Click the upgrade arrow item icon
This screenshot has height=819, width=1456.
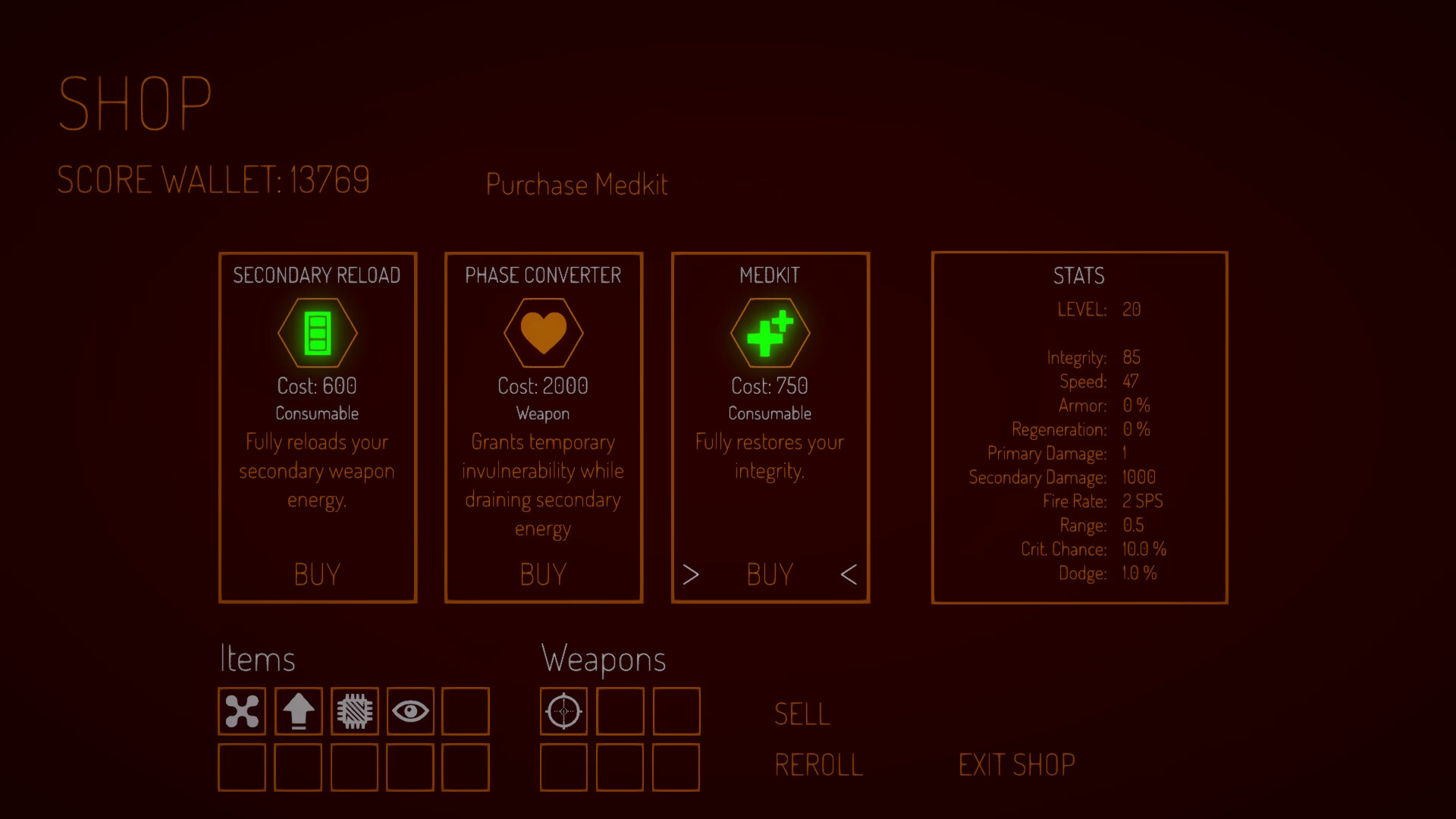coord(297,711)
